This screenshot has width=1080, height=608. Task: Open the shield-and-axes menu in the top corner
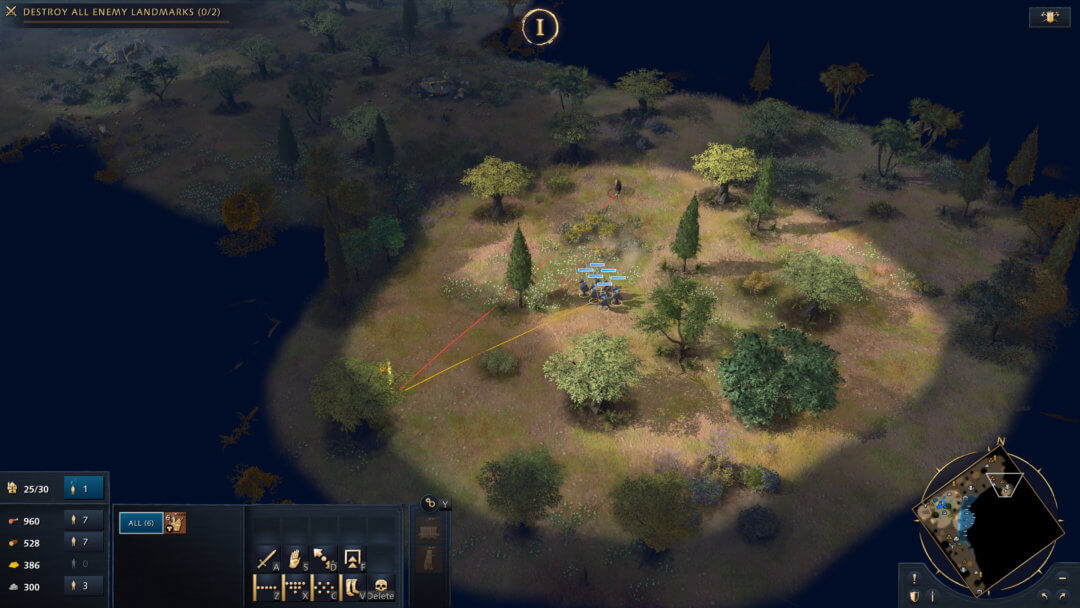coord(1049,17)
